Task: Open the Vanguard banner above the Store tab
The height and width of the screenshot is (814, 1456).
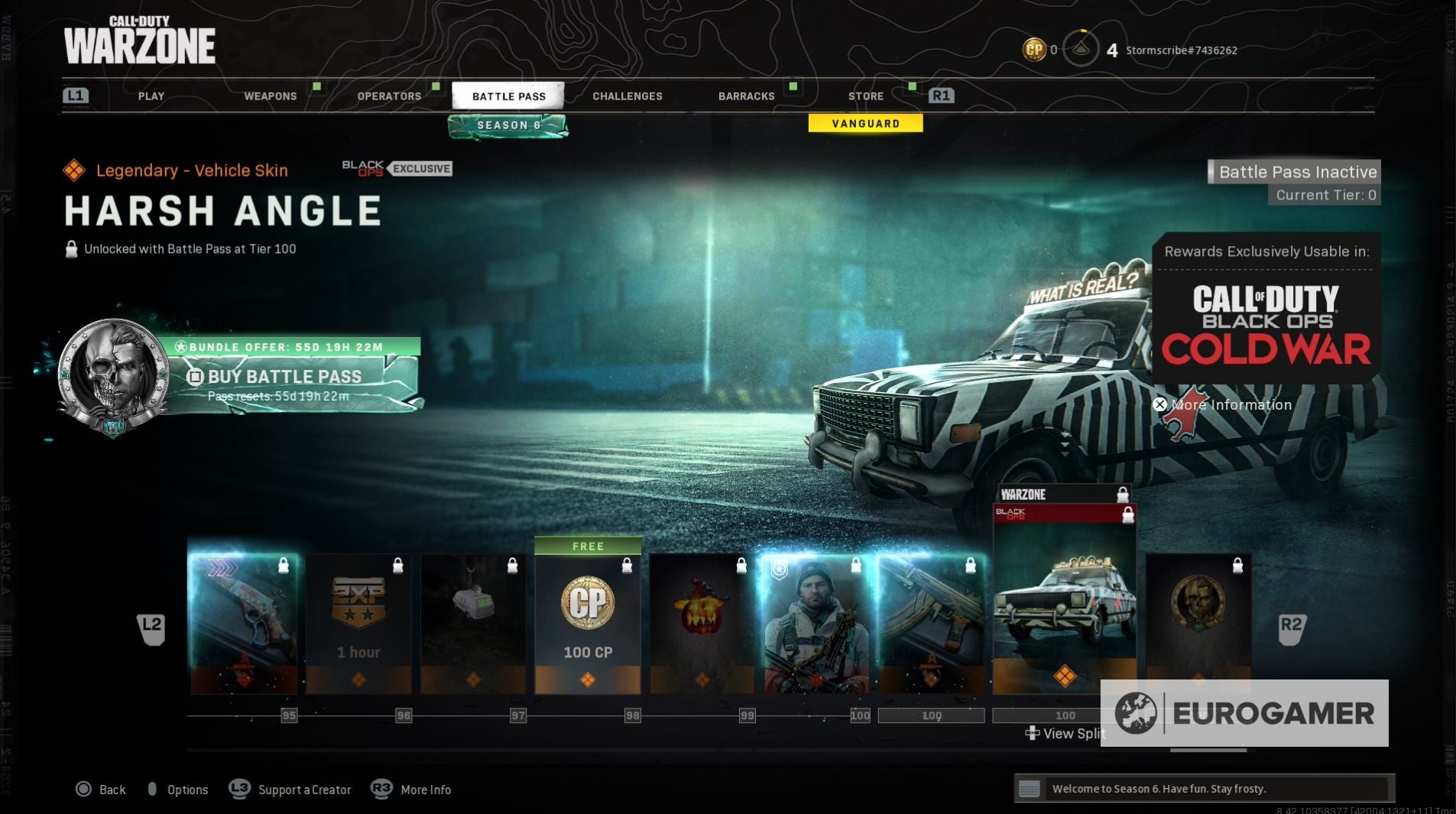Action: [864, 123]
